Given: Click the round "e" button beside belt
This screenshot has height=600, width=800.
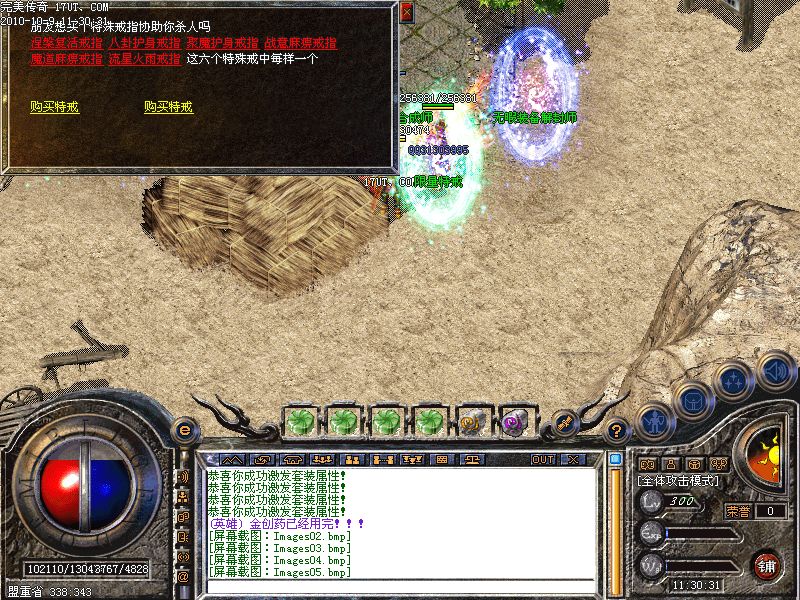Looking at the screenshot, I should tap(184, 430).
